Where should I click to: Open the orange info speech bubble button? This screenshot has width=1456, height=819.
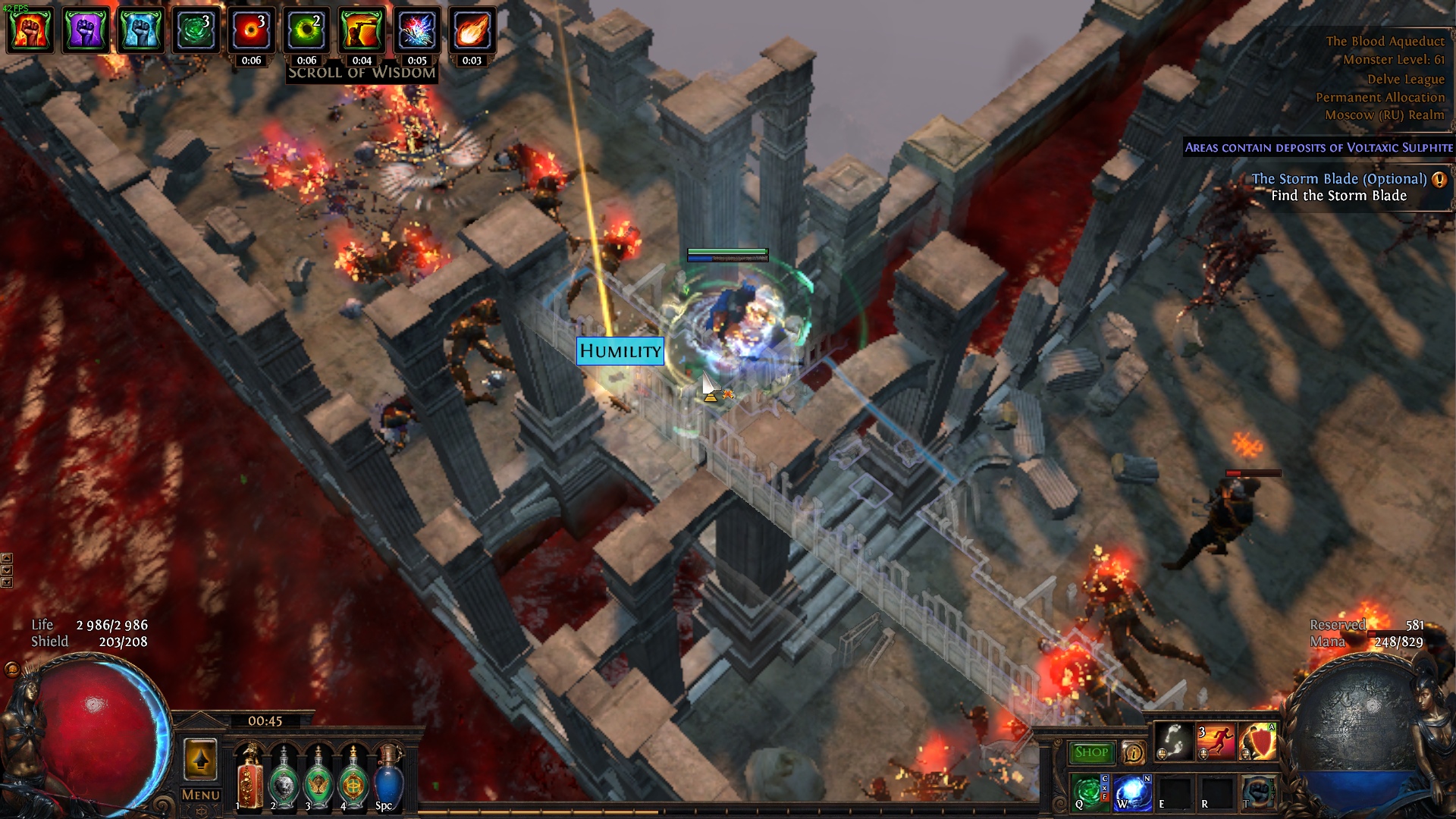point(1133,752)
